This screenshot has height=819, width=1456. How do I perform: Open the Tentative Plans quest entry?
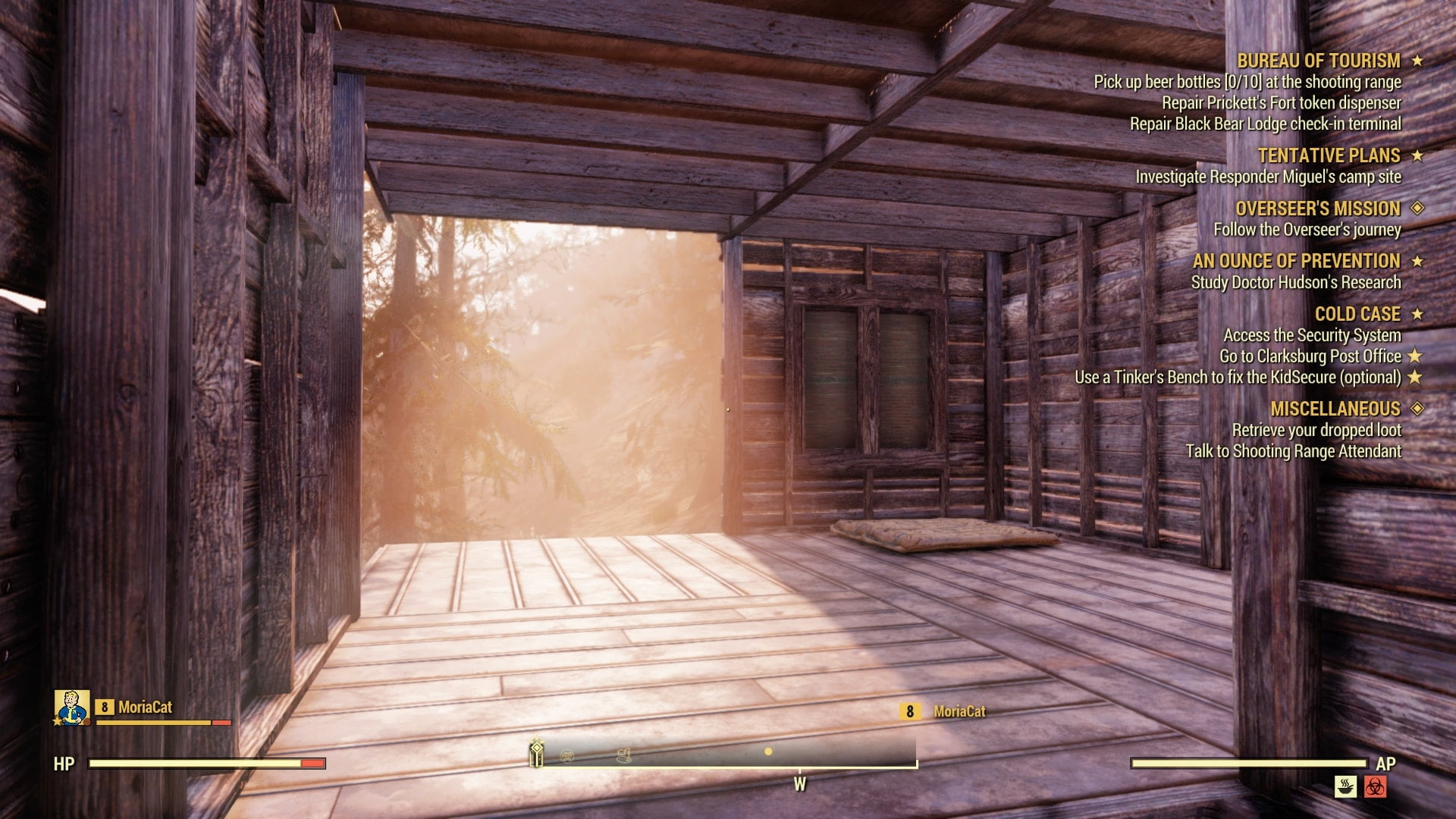(1329, 155)
